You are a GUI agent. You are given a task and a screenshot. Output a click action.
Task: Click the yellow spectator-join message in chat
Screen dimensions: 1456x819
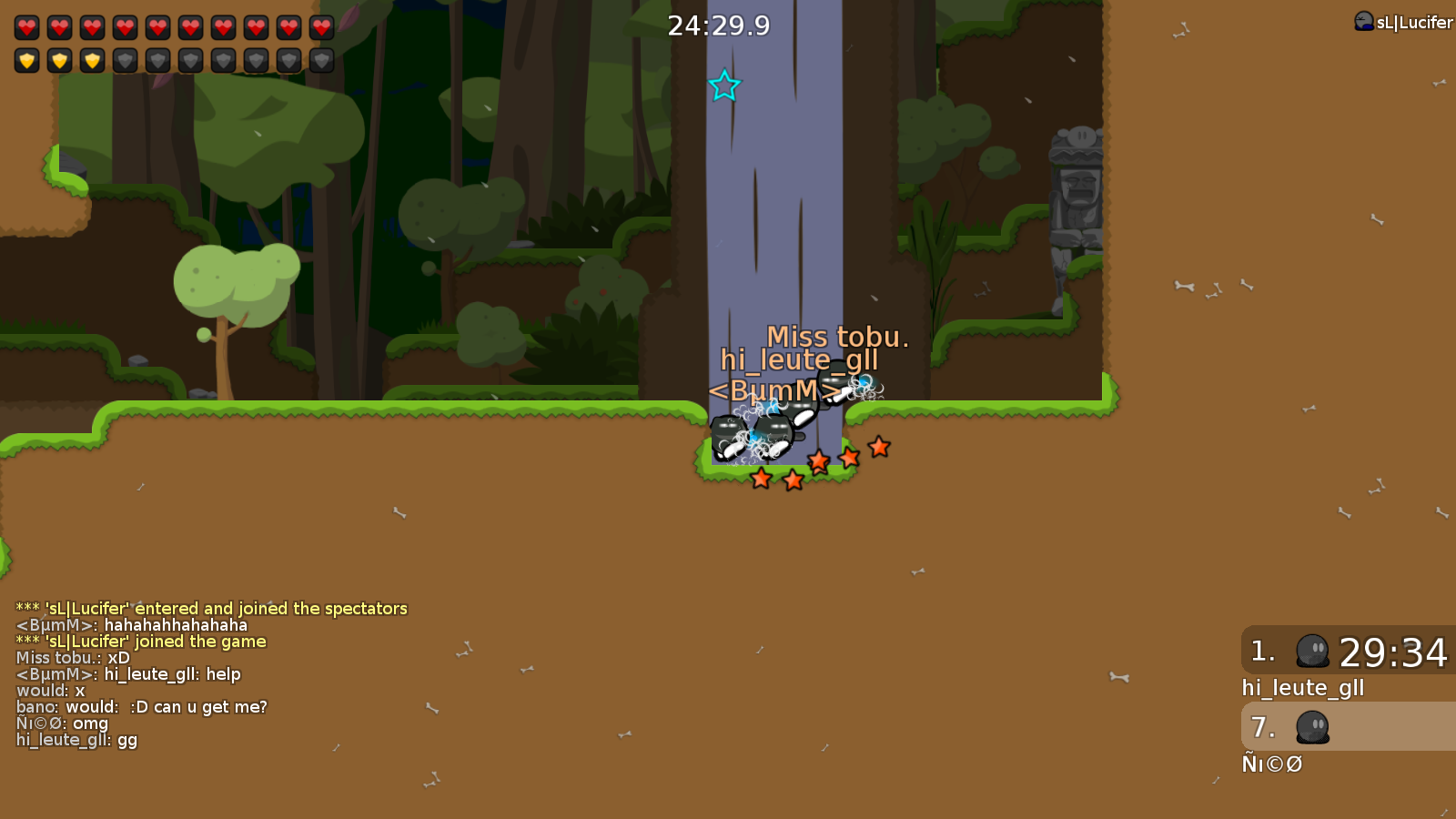(211, 608)
